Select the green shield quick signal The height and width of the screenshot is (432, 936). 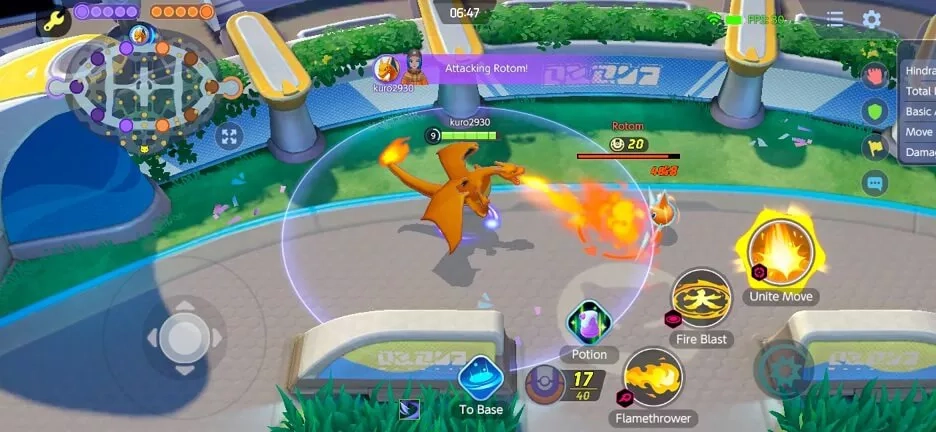pyautogui.click(x=875, y=111)
